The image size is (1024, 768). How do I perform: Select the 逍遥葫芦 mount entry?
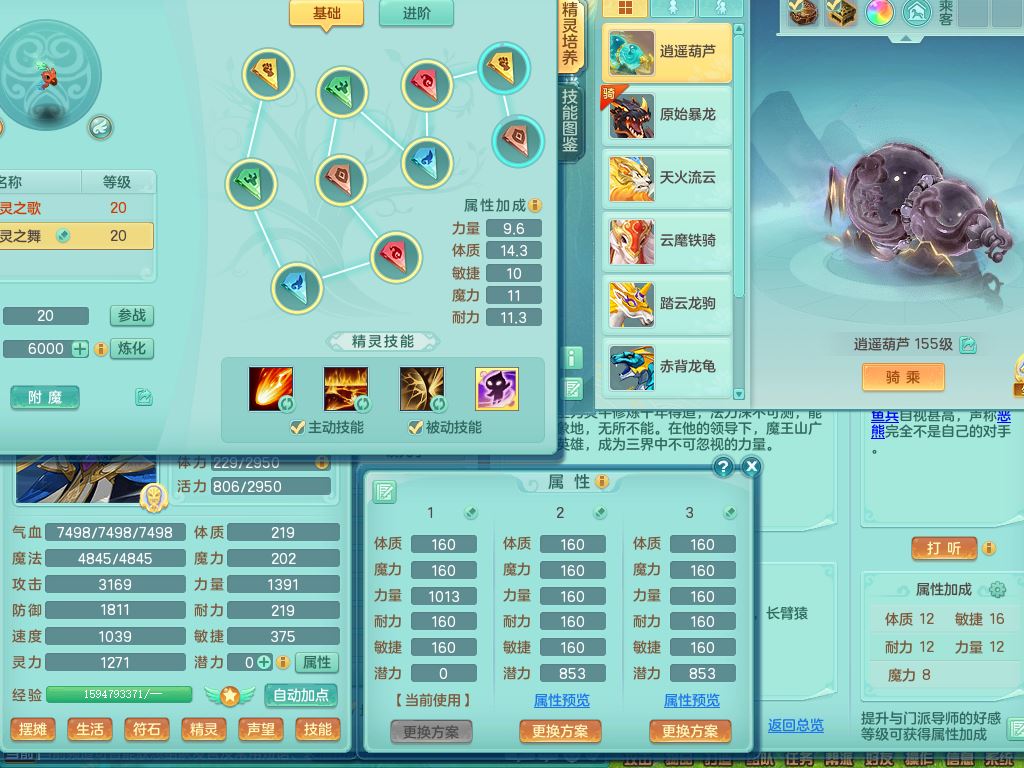coord(667,53)
